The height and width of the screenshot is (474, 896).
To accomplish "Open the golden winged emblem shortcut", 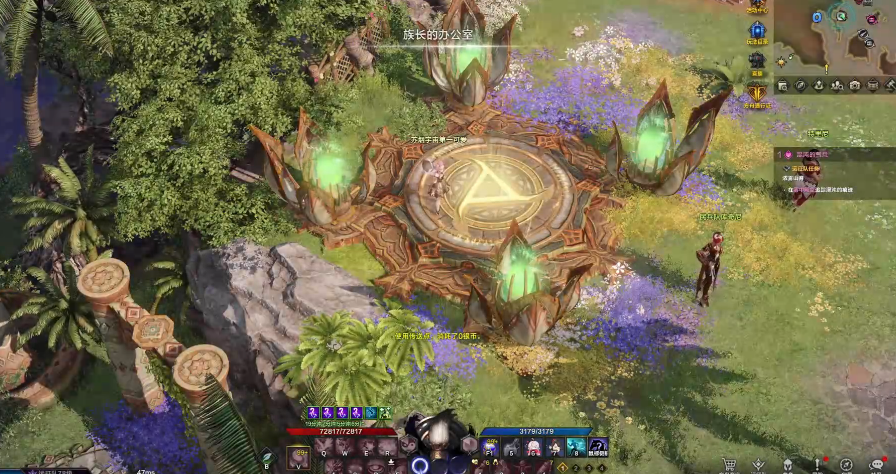I will [757, 93].
